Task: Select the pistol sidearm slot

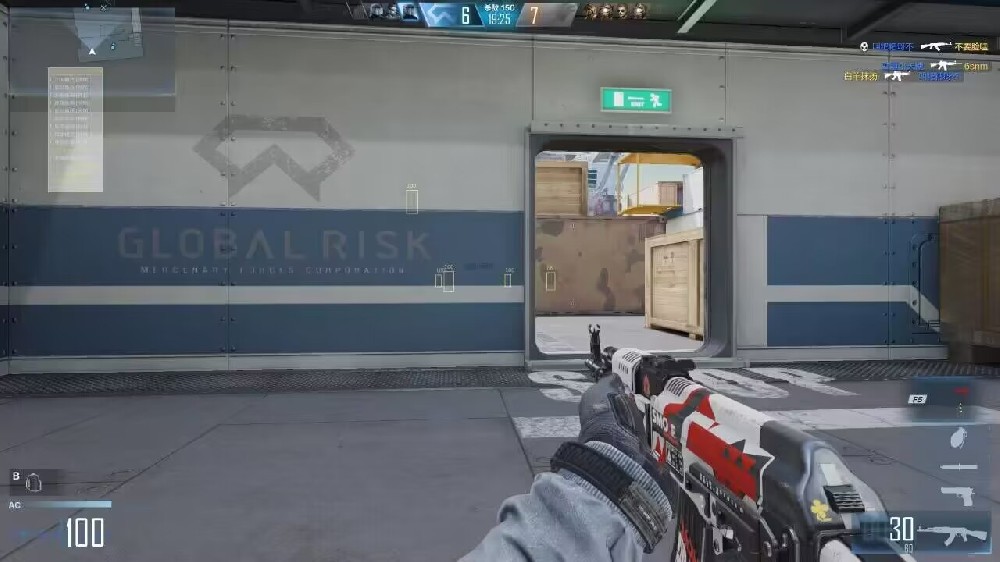Action: tap(957, 495)
